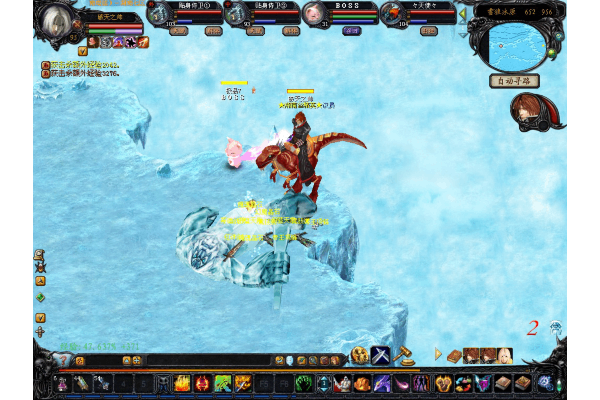Click the green gem icon on left sidebar
Viewport: 600px width, 400px height.
40,297
